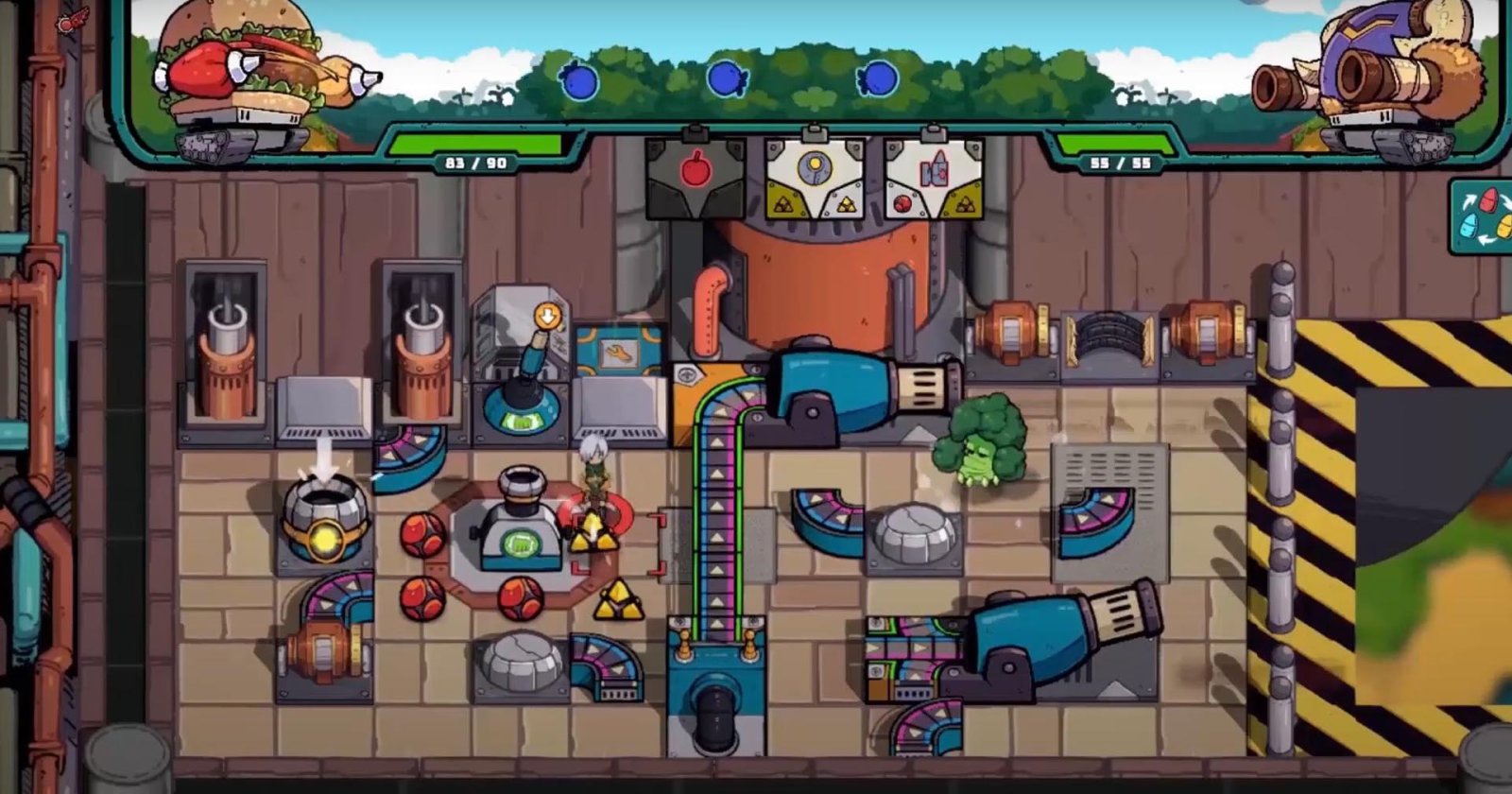Pick the rocket ammo recipe card
This screenshot has width=1512, height=794.
tap(934, 178)
